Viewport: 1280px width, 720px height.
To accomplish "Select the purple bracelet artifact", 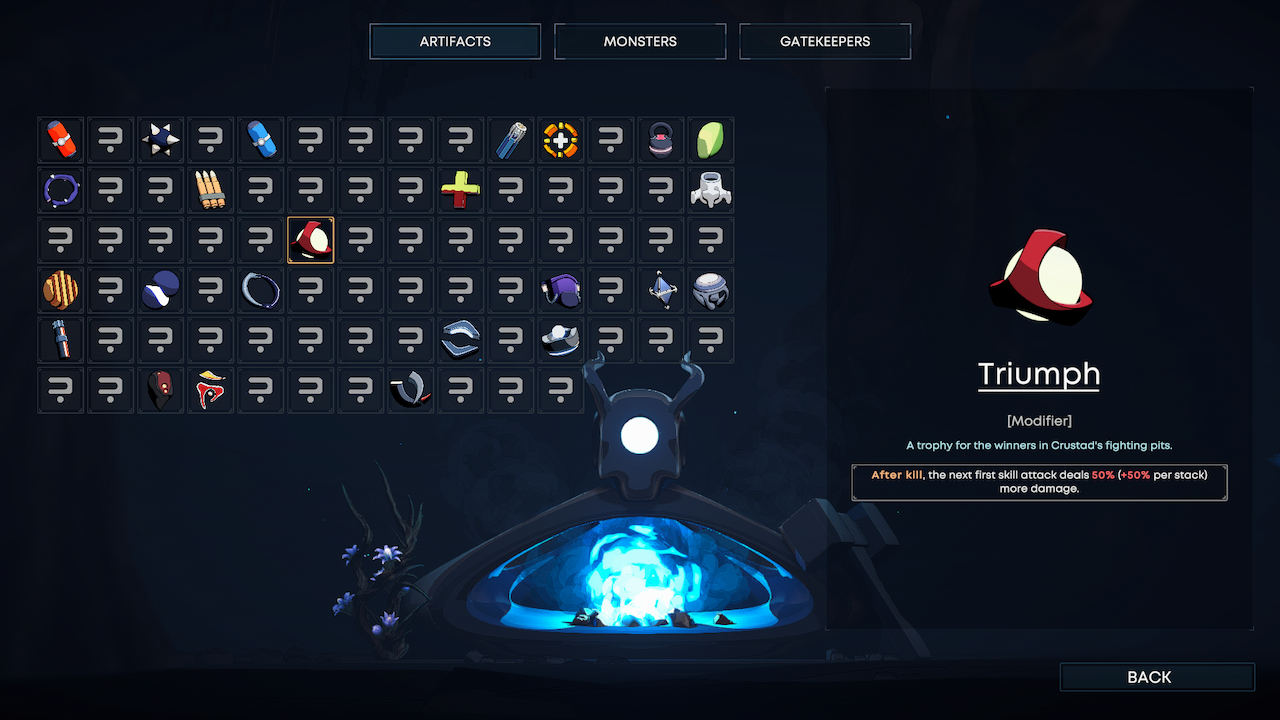I will point(61,190).
